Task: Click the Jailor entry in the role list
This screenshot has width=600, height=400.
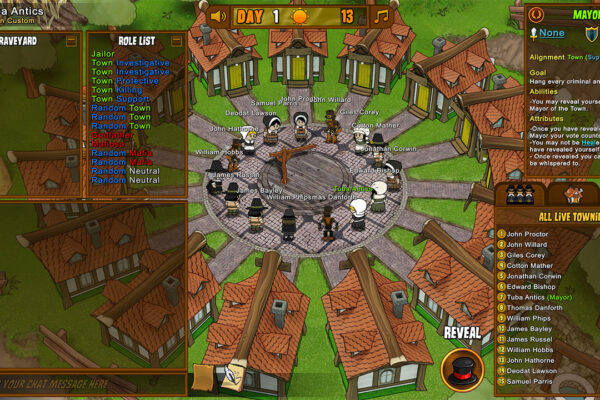Action: click(103, 53)
